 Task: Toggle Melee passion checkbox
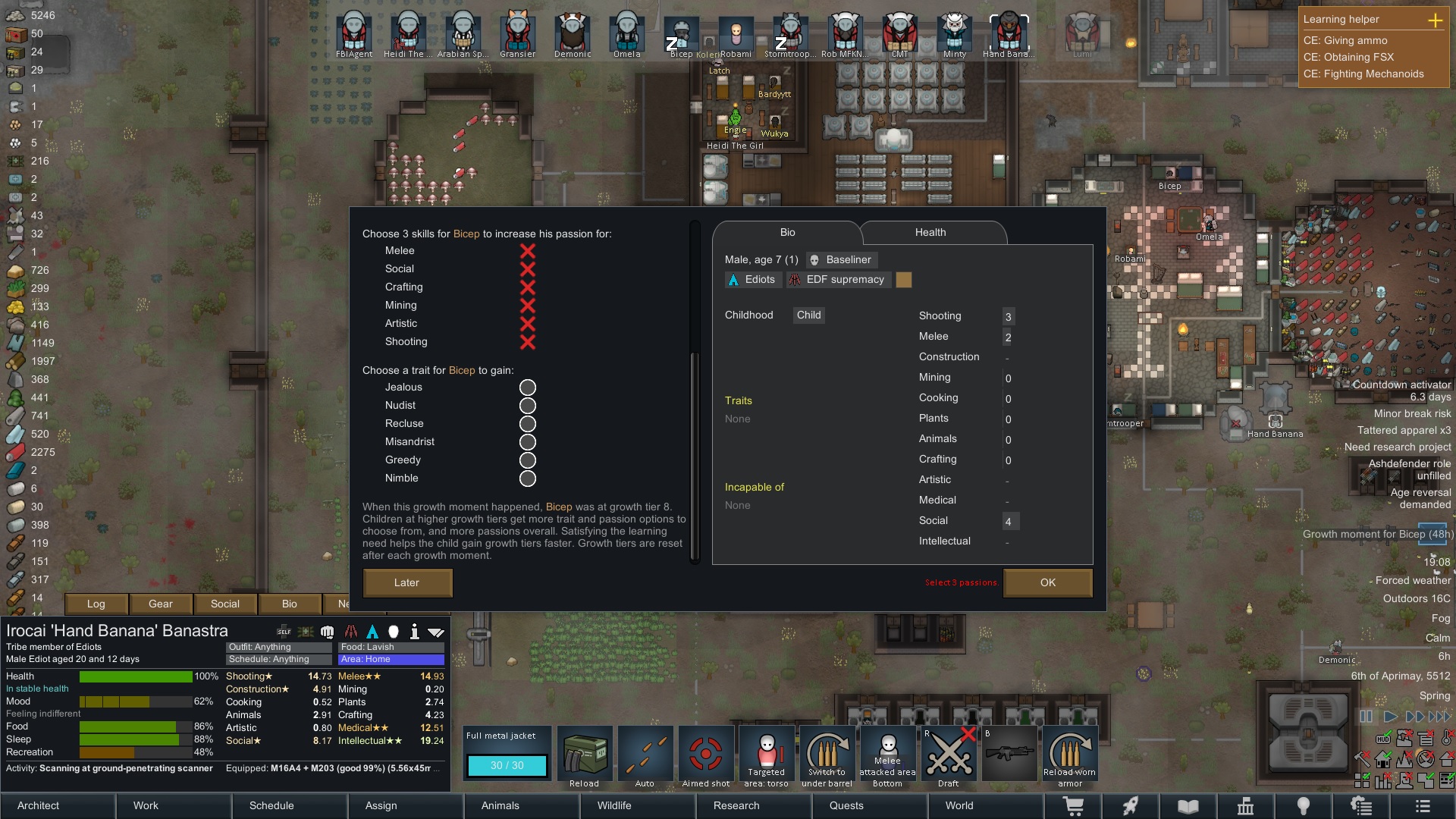528,251
